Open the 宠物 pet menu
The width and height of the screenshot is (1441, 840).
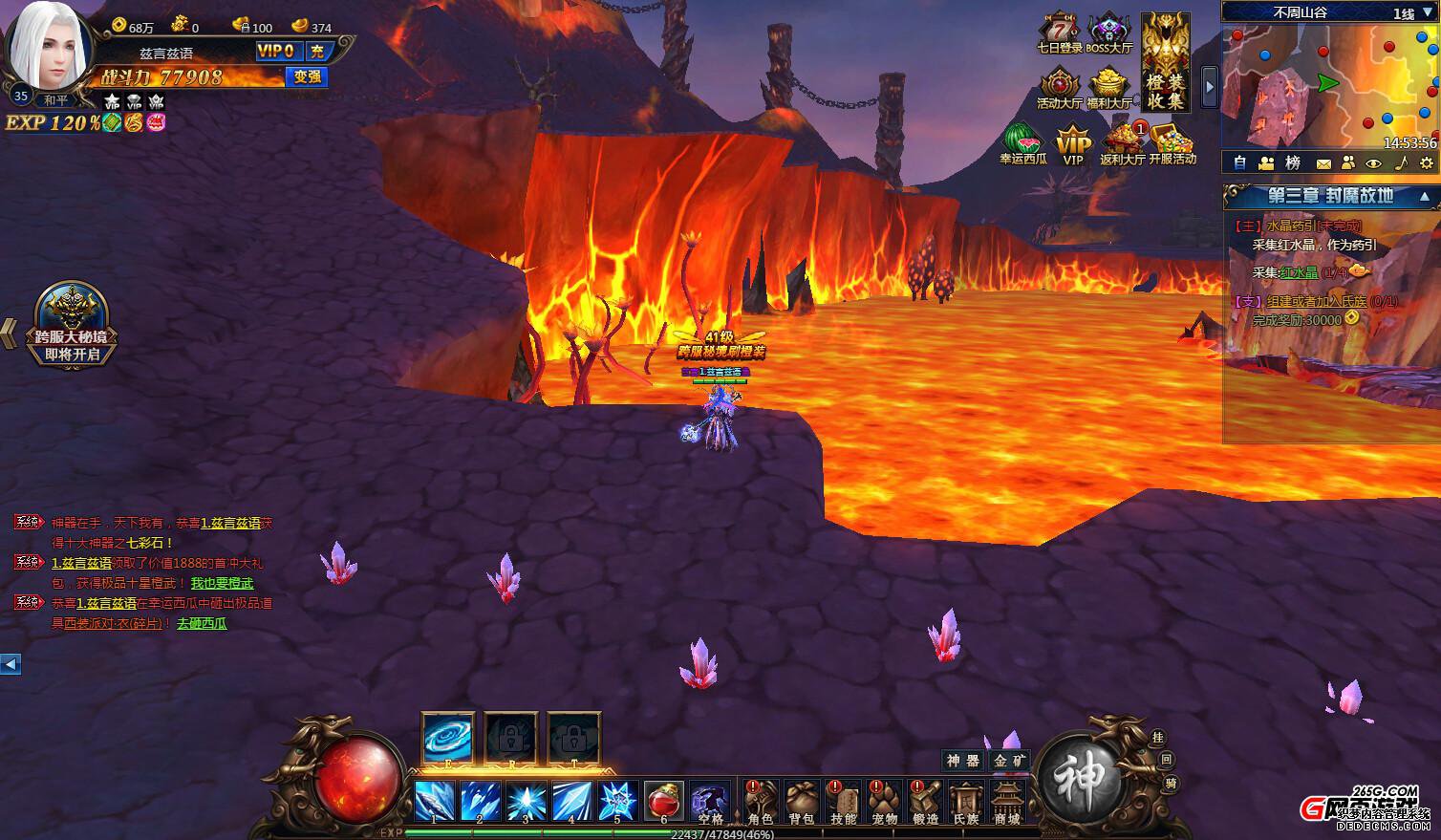point(885,802)
